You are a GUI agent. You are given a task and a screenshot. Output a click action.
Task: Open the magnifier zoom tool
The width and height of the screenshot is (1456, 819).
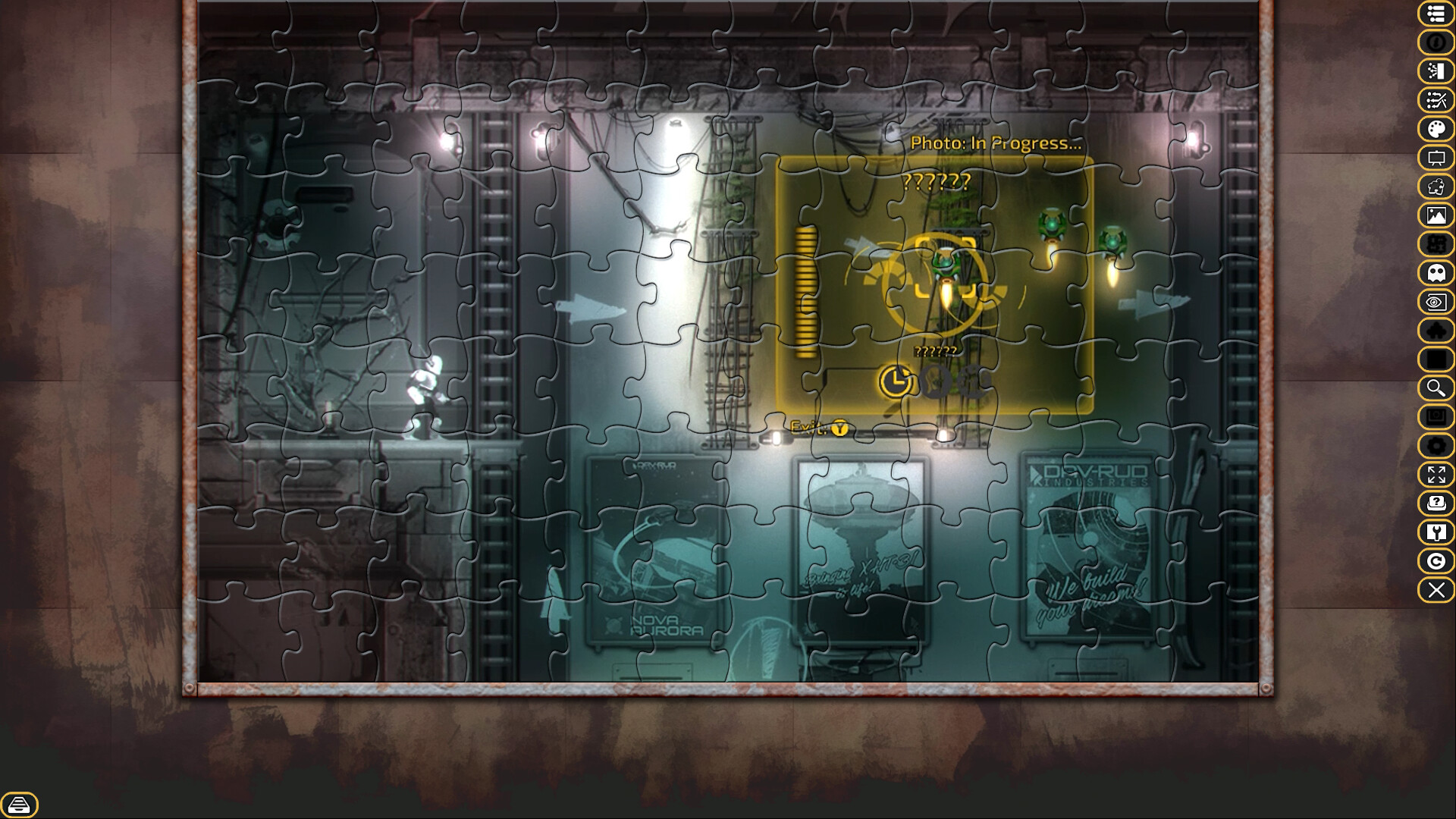[1436, 388]
